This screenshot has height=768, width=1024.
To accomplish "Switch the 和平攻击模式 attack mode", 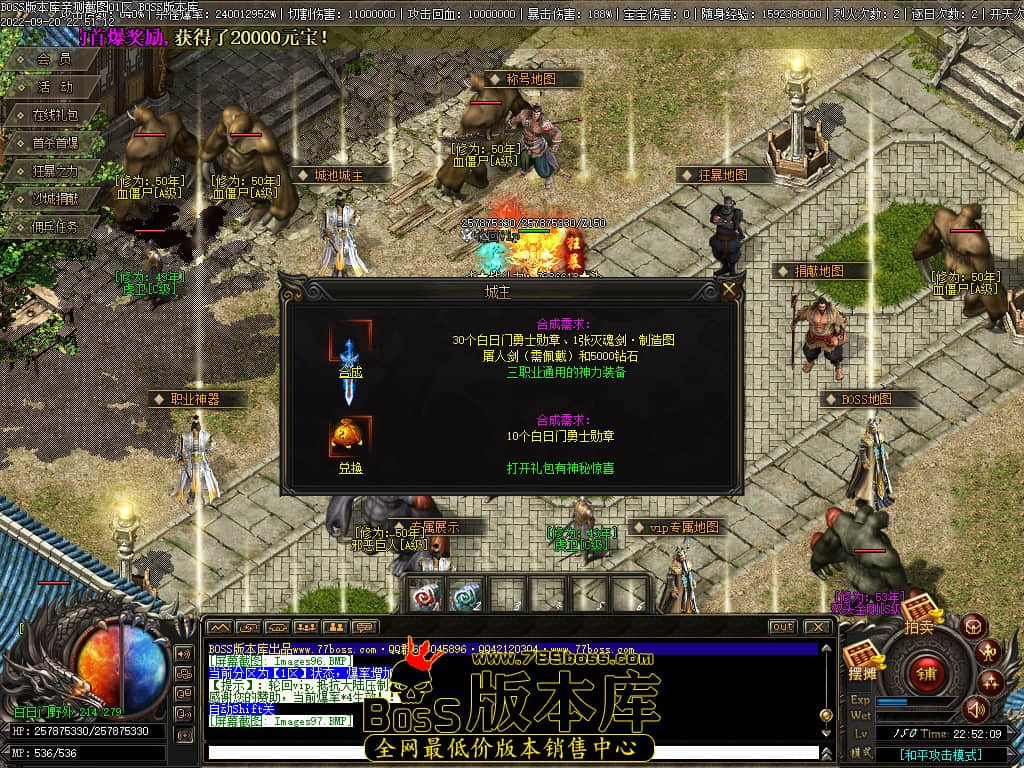I will [939, 755].
